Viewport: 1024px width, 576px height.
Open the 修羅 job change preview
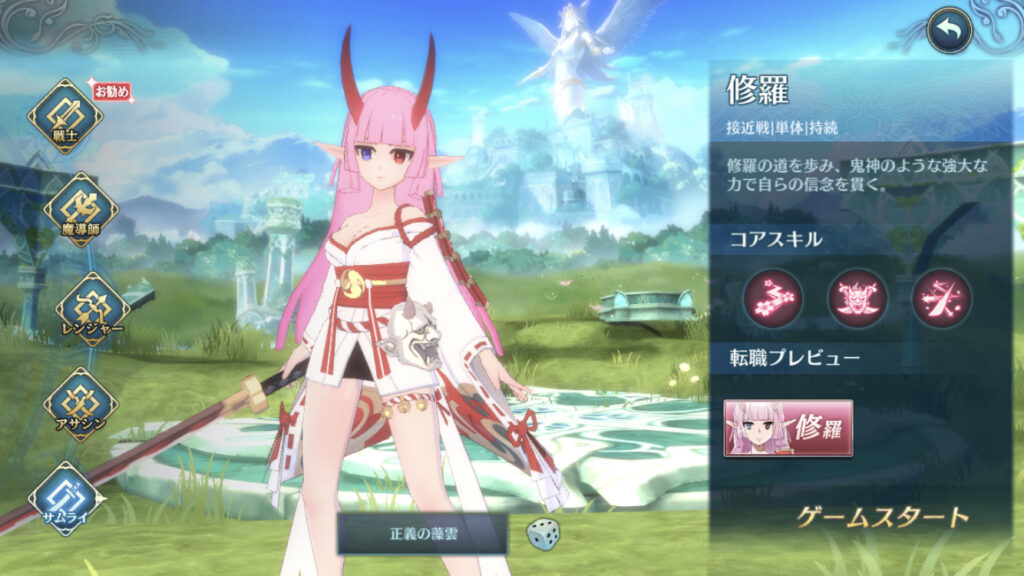tap(788, 428)
